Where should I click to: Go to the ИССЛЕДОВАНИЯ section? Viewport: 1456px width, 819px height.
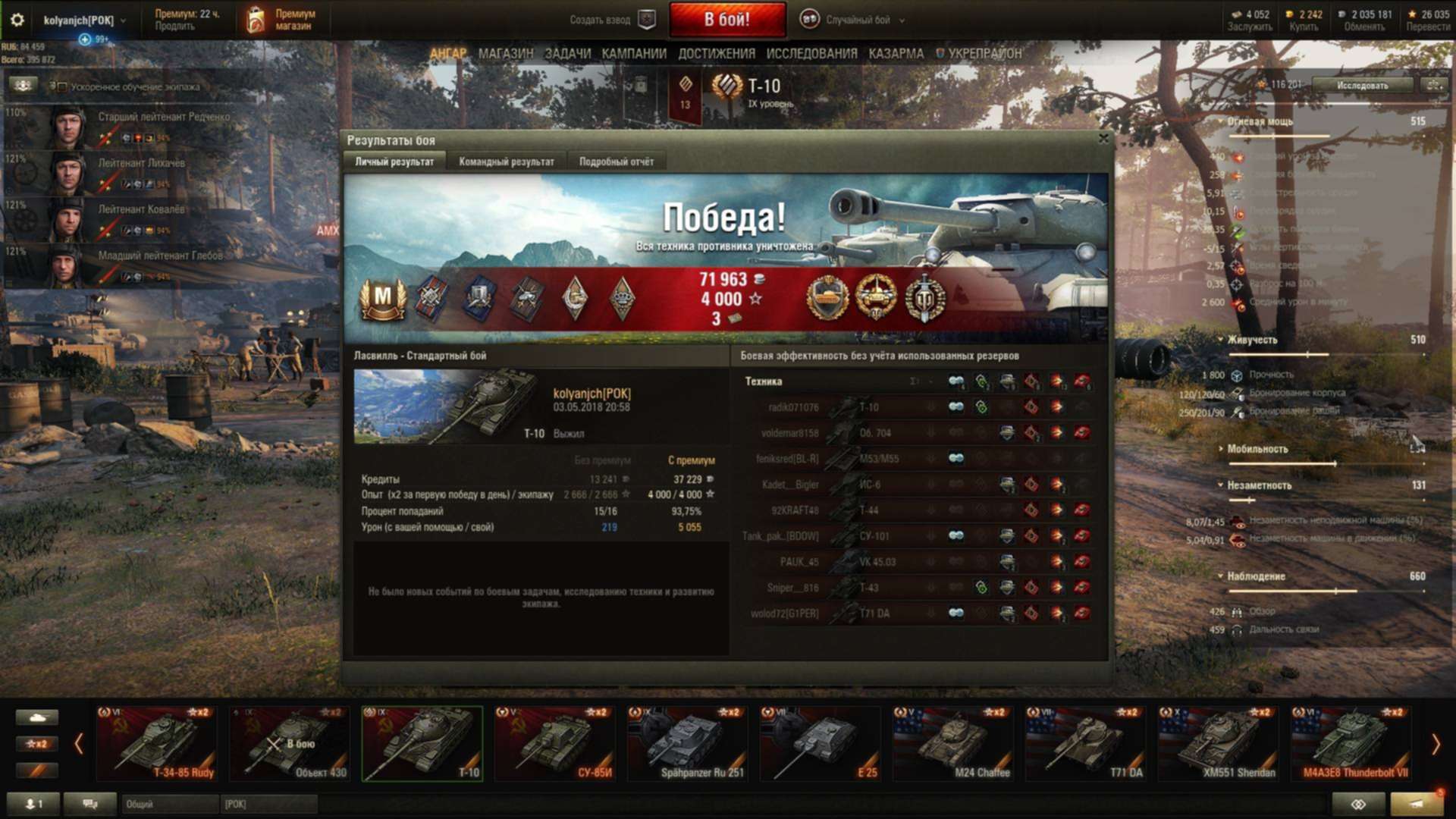(x=811, y=54)
